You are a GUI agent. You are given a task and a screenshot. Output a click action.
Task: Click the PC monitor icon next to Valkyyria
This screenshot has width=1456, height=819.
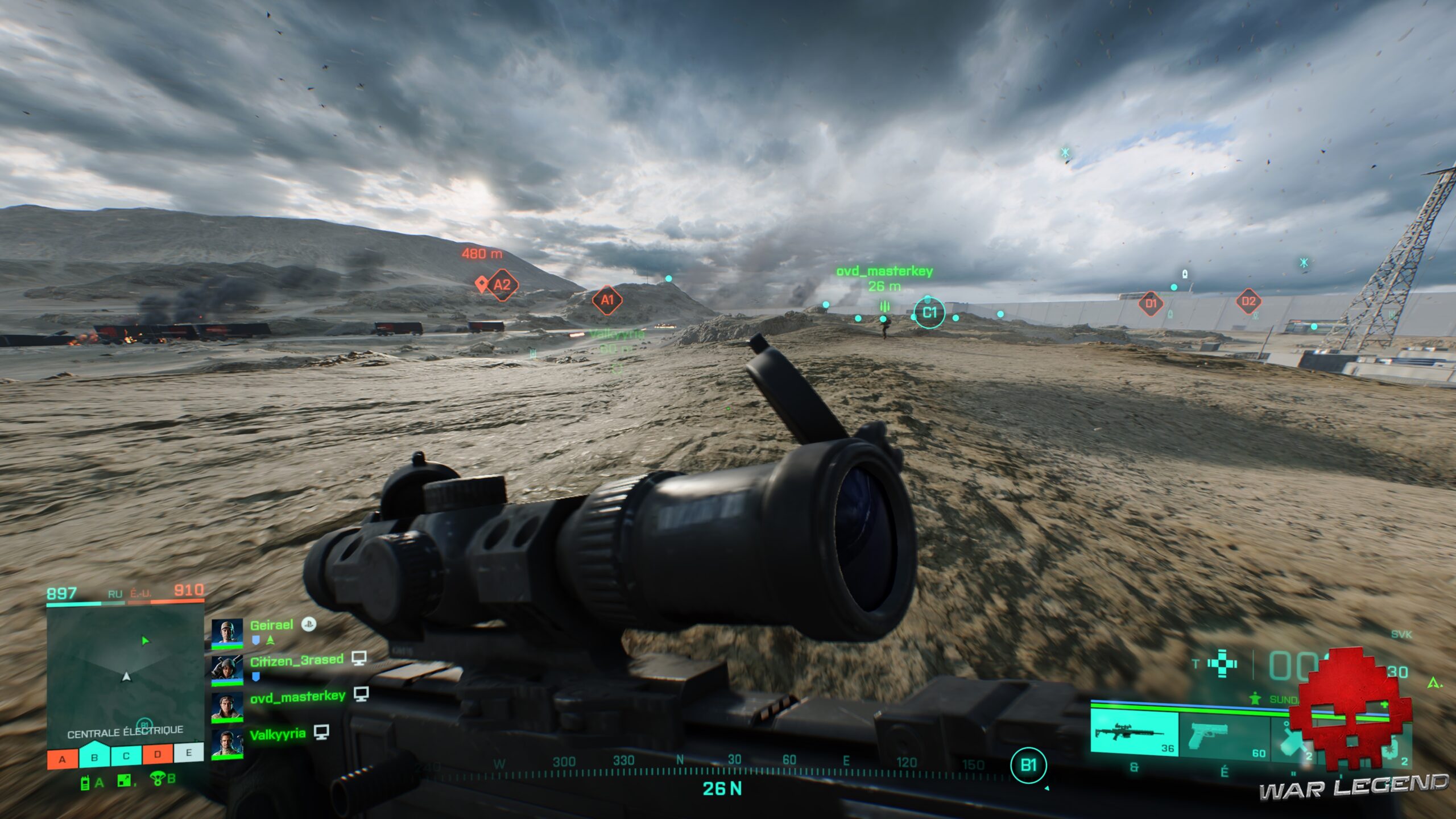click(x=322, y=735)
